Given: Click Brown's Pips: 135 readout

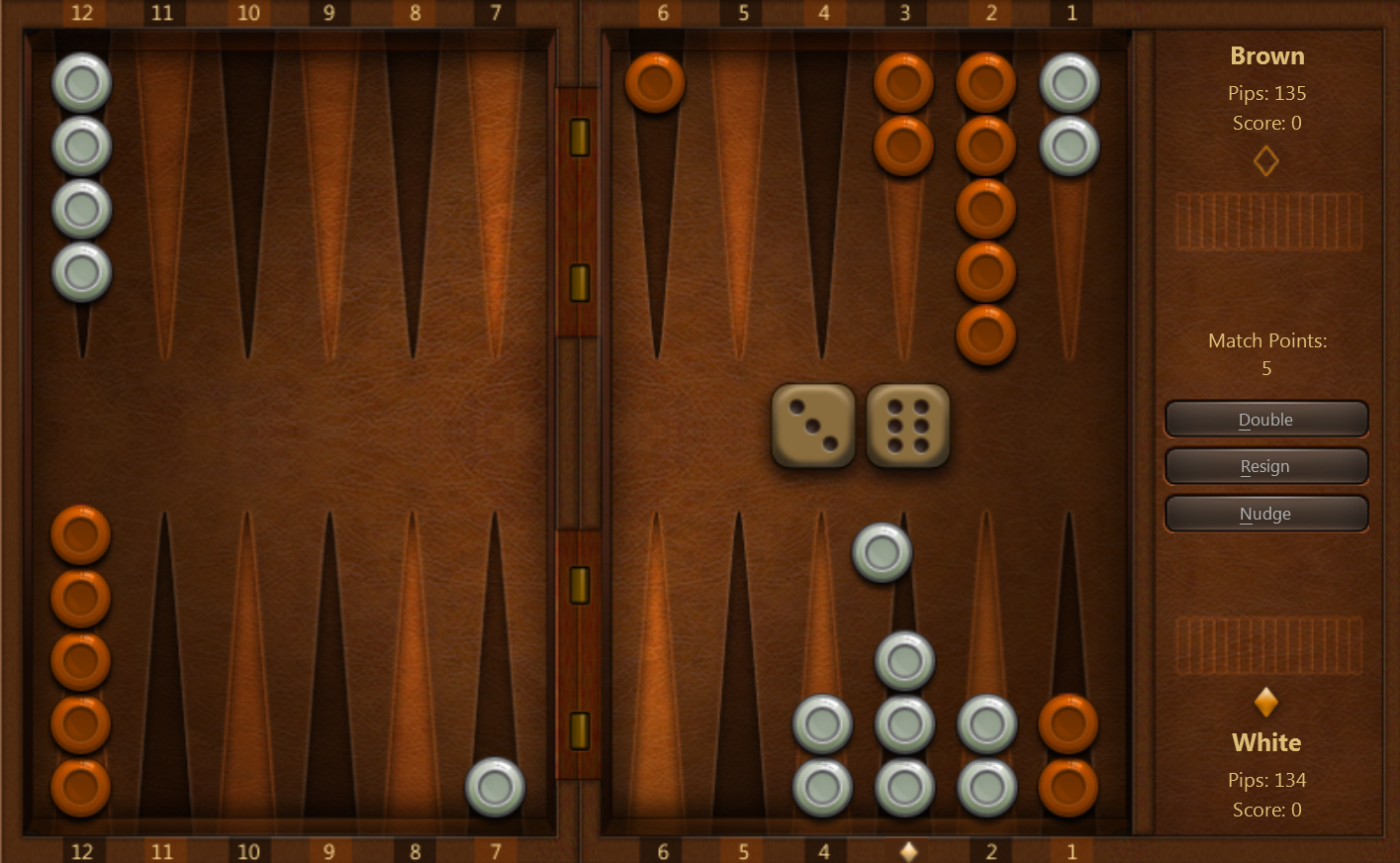Looking at the screenshot, I should tap(1267, 93).
